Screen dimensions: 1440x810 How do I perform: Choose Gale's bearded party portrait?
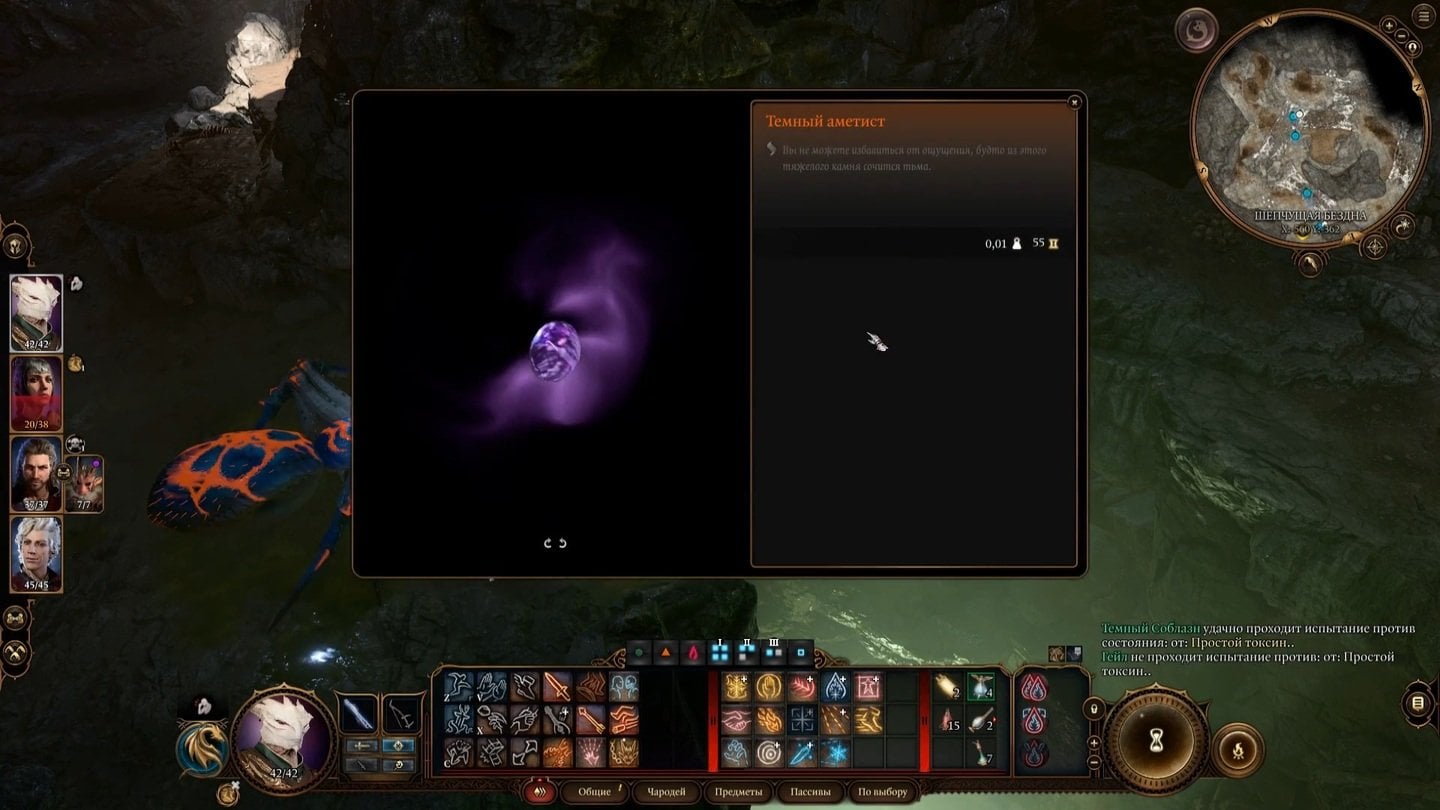[36, 474]
